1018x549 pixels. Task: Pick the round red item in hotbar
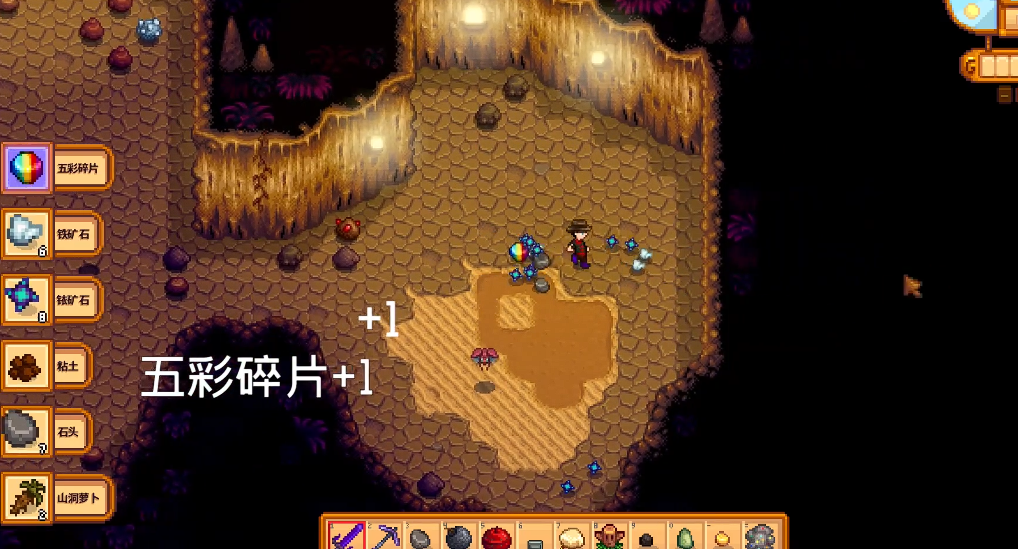click(497, 539)
